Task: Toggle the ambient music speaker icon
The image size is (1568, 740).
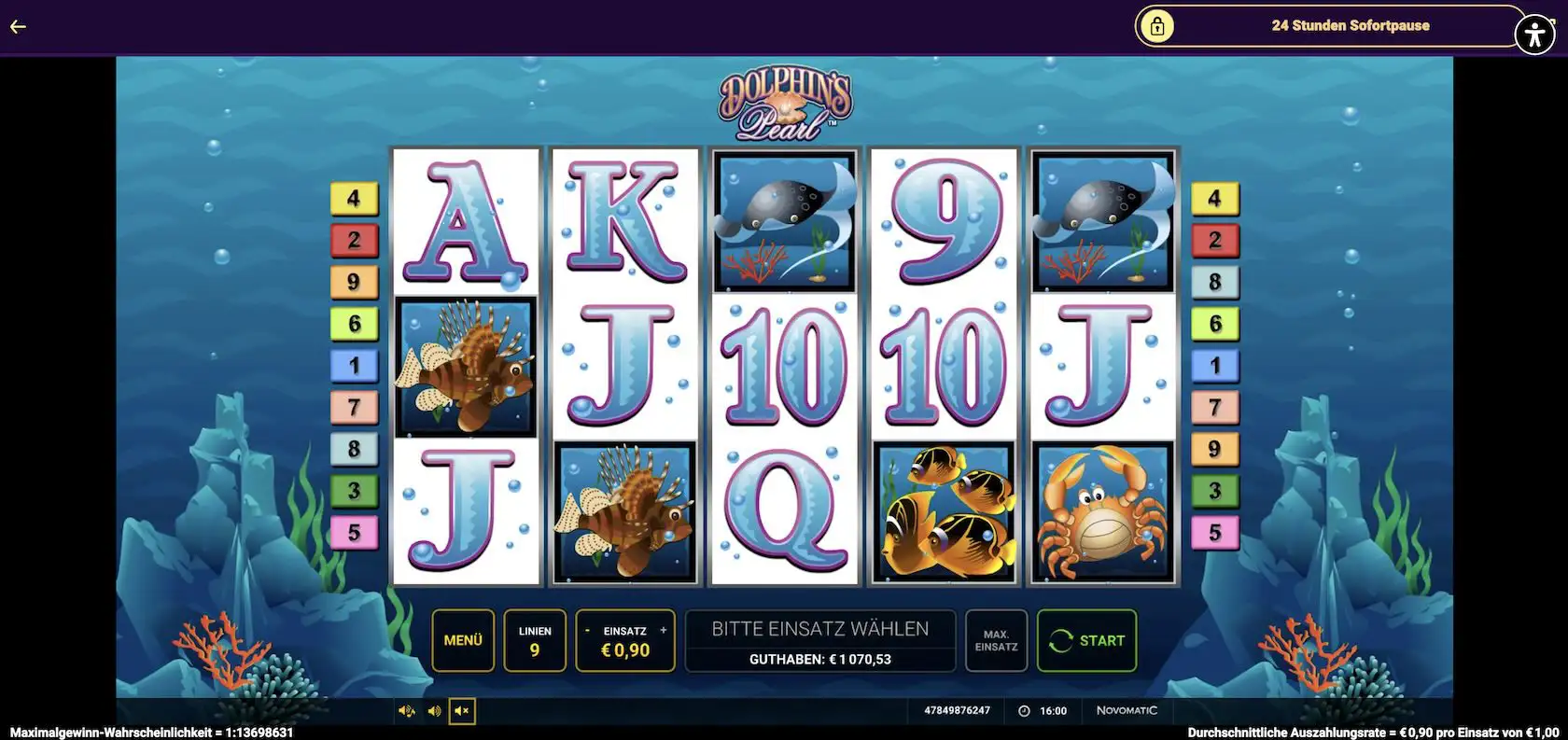Action: (x=406, y=710)
